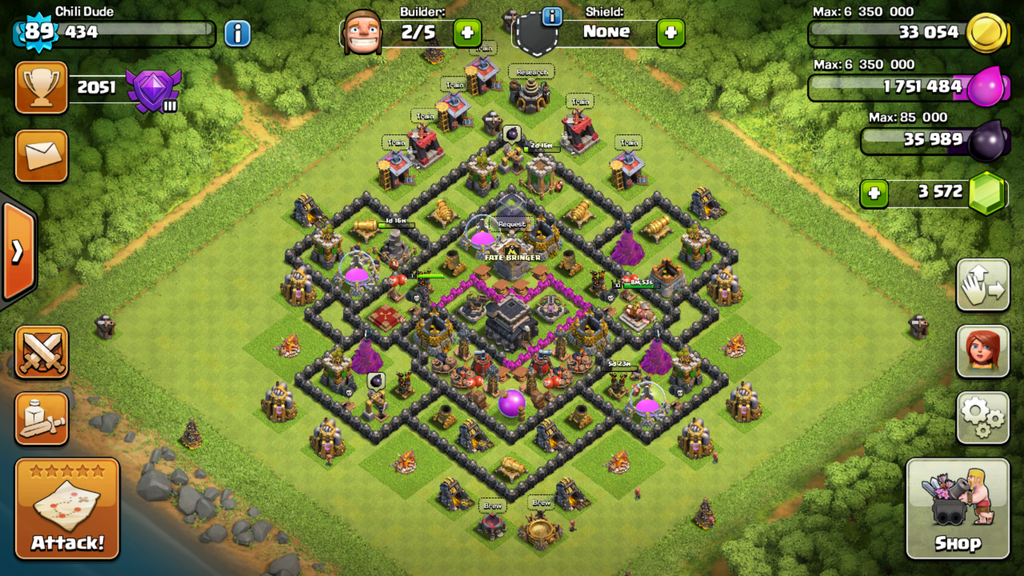The width and height of the screenshot is (1024, 576).
Task: Open the potion and scroll button
Action: pos(42,418)
